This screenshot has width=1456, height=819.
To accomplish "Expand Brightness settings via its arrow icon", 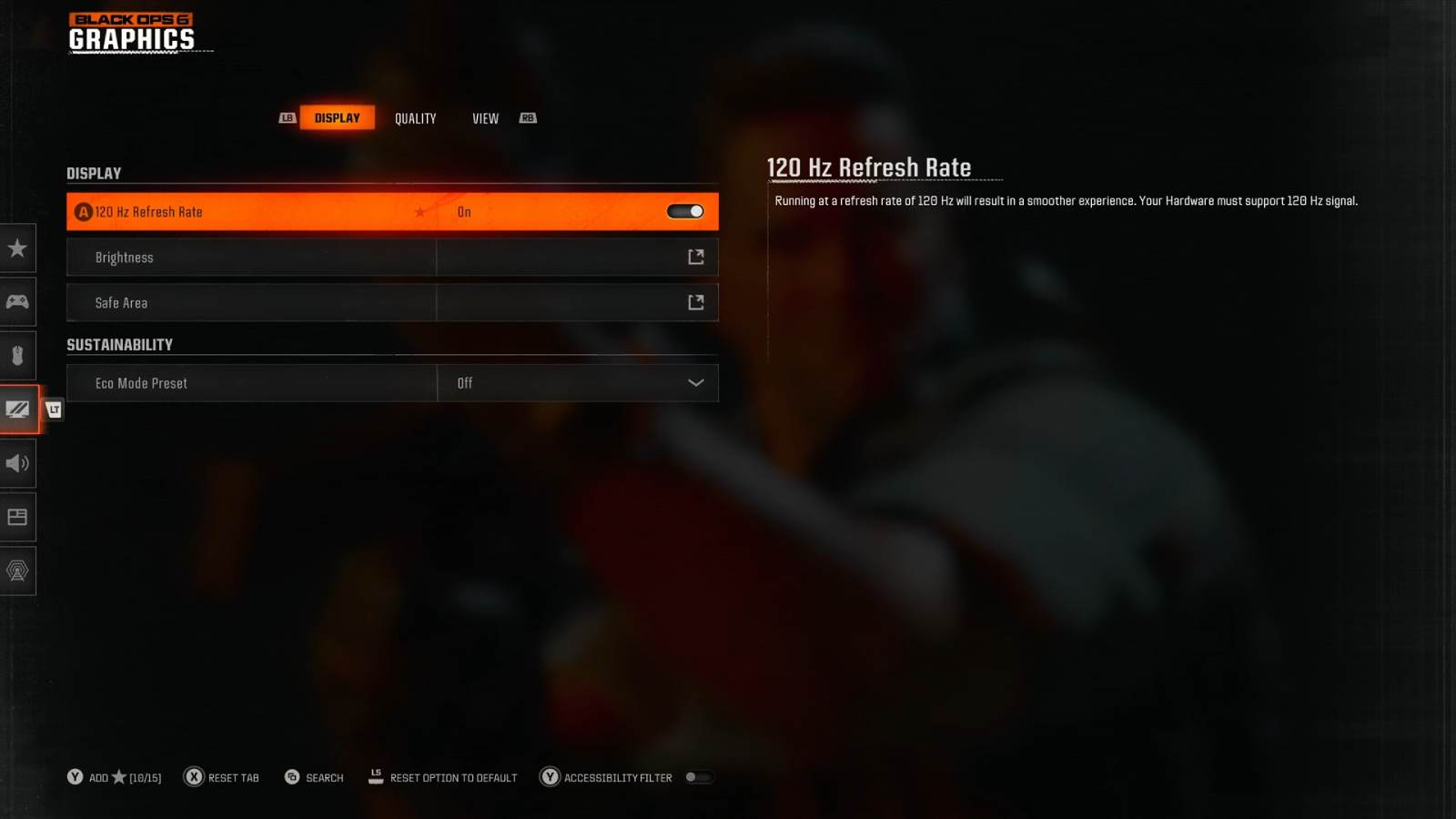I will click(x=694, y=257).
